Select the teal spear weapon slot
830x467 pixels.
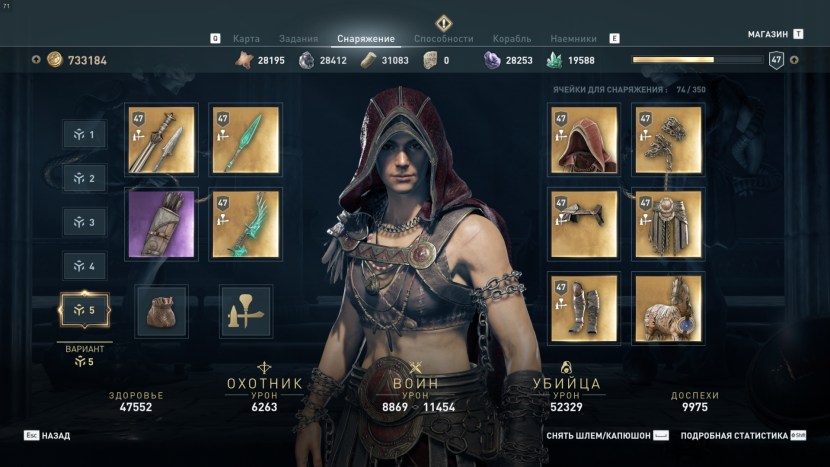click(245, 139)
